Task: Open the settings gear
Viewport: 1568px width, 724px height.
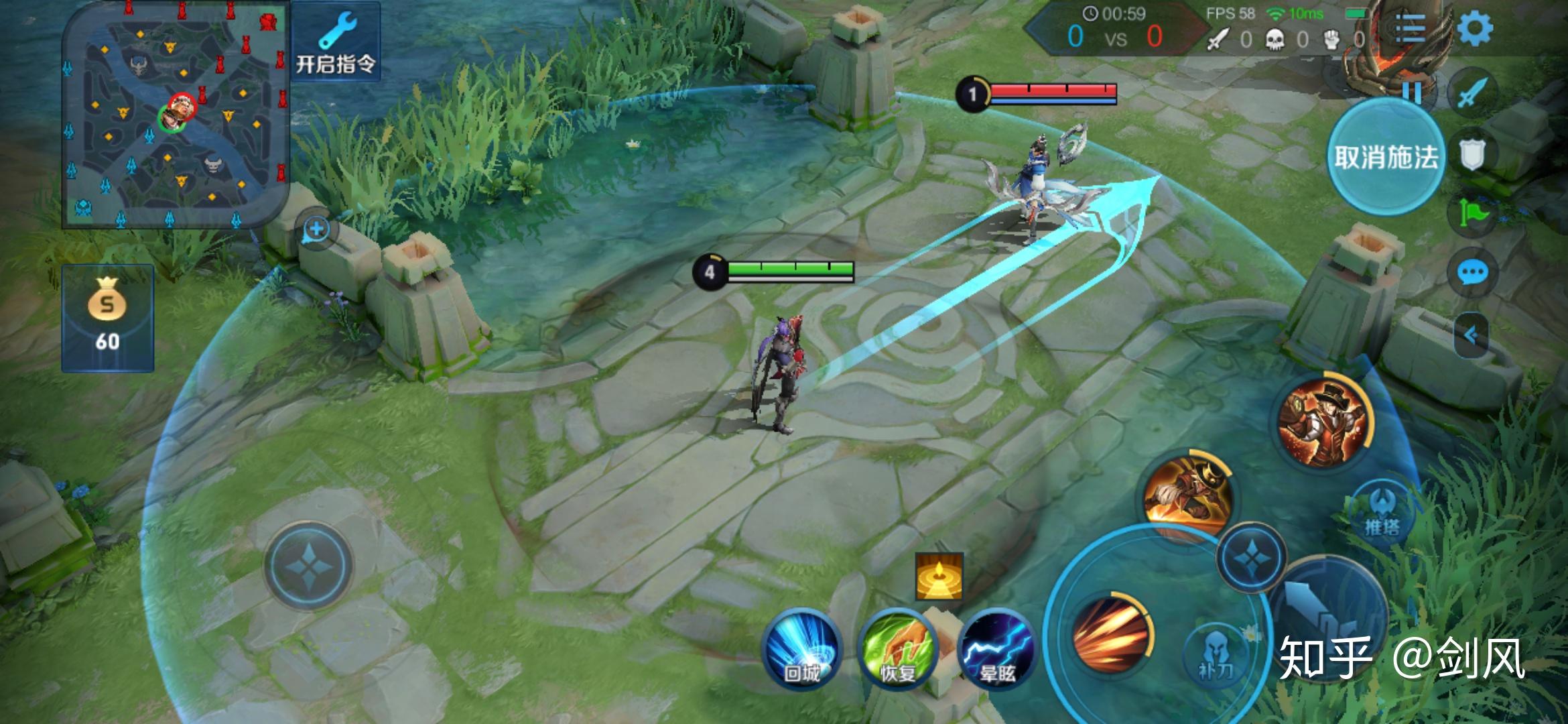Action: point(1474,28)
